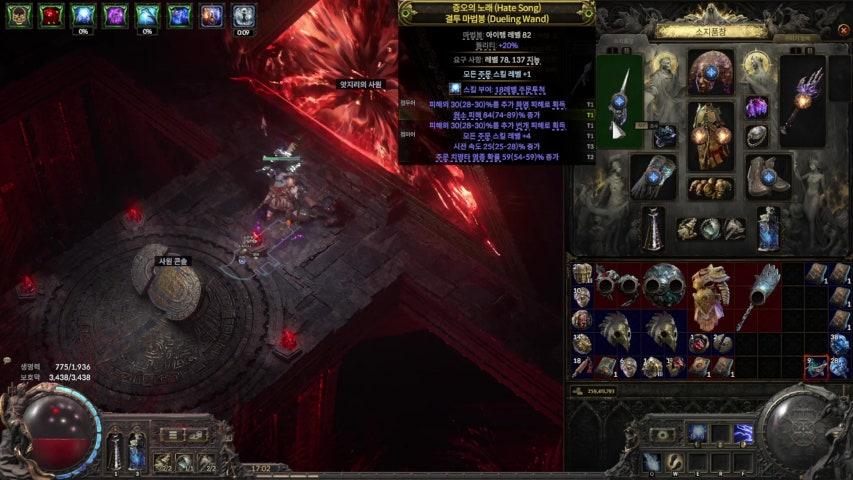Screen dimensions: 853x480
Task: Select the equipped helmet slot
Action: pos(710,73)
